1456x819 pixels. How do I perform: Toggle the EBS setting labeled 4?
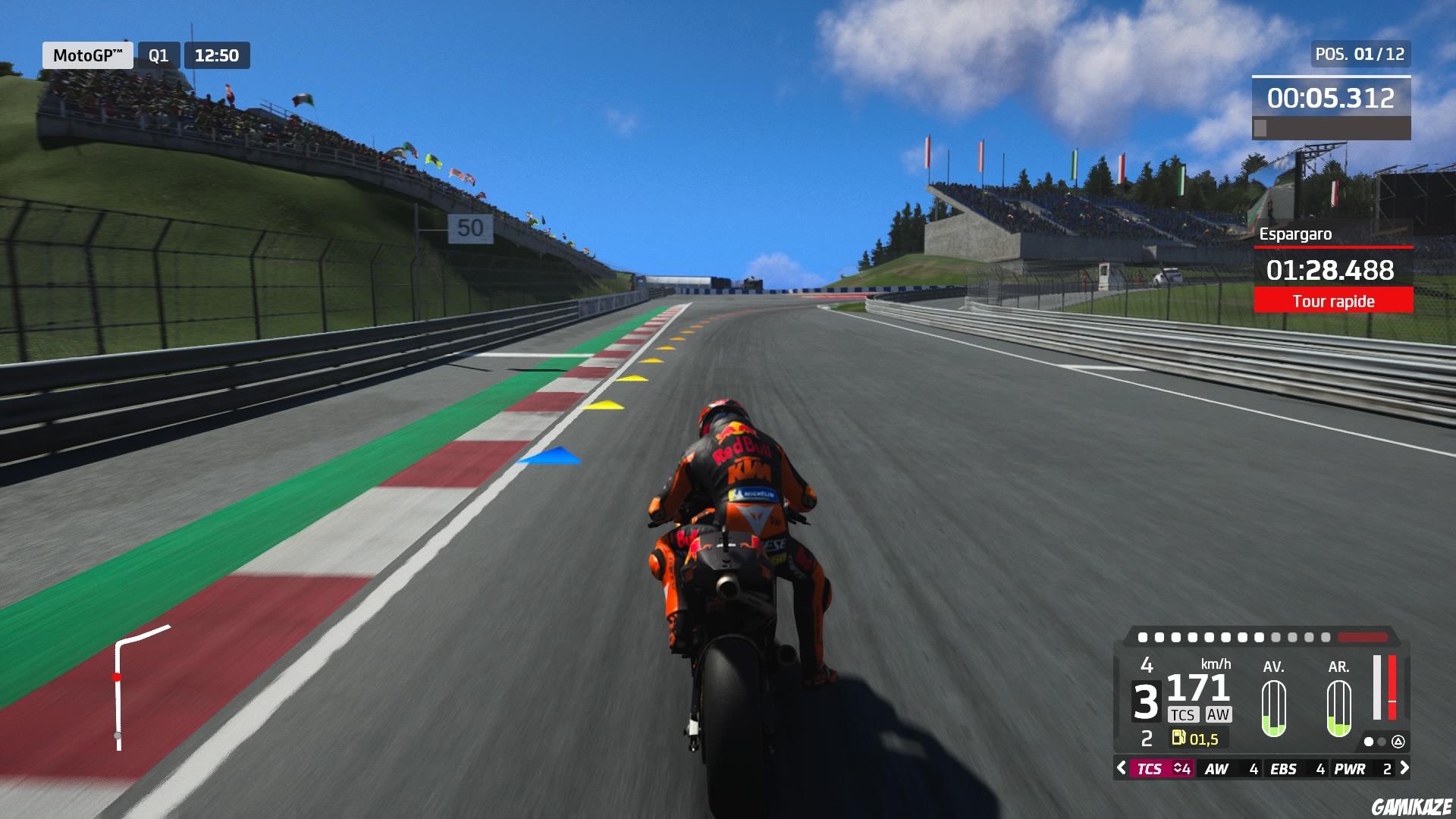tap(1296, 768)
